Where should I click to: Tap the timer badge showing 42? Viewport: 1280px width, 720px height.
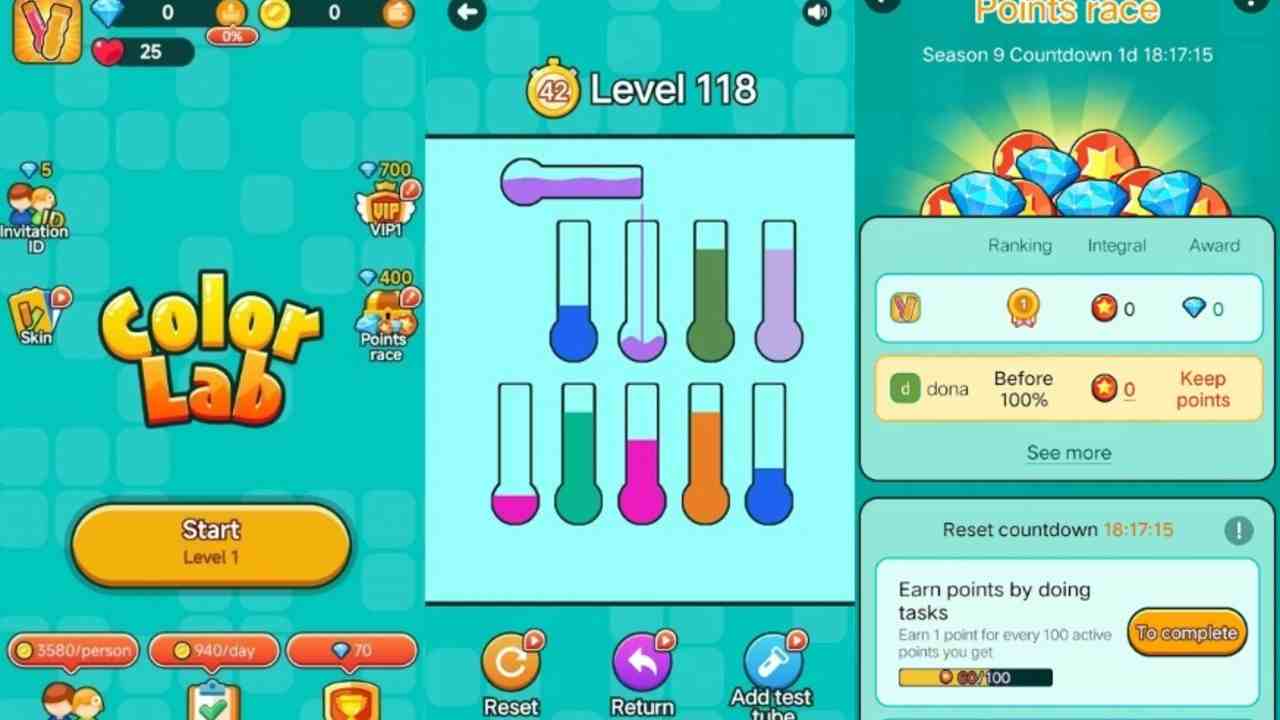[552, 88]
